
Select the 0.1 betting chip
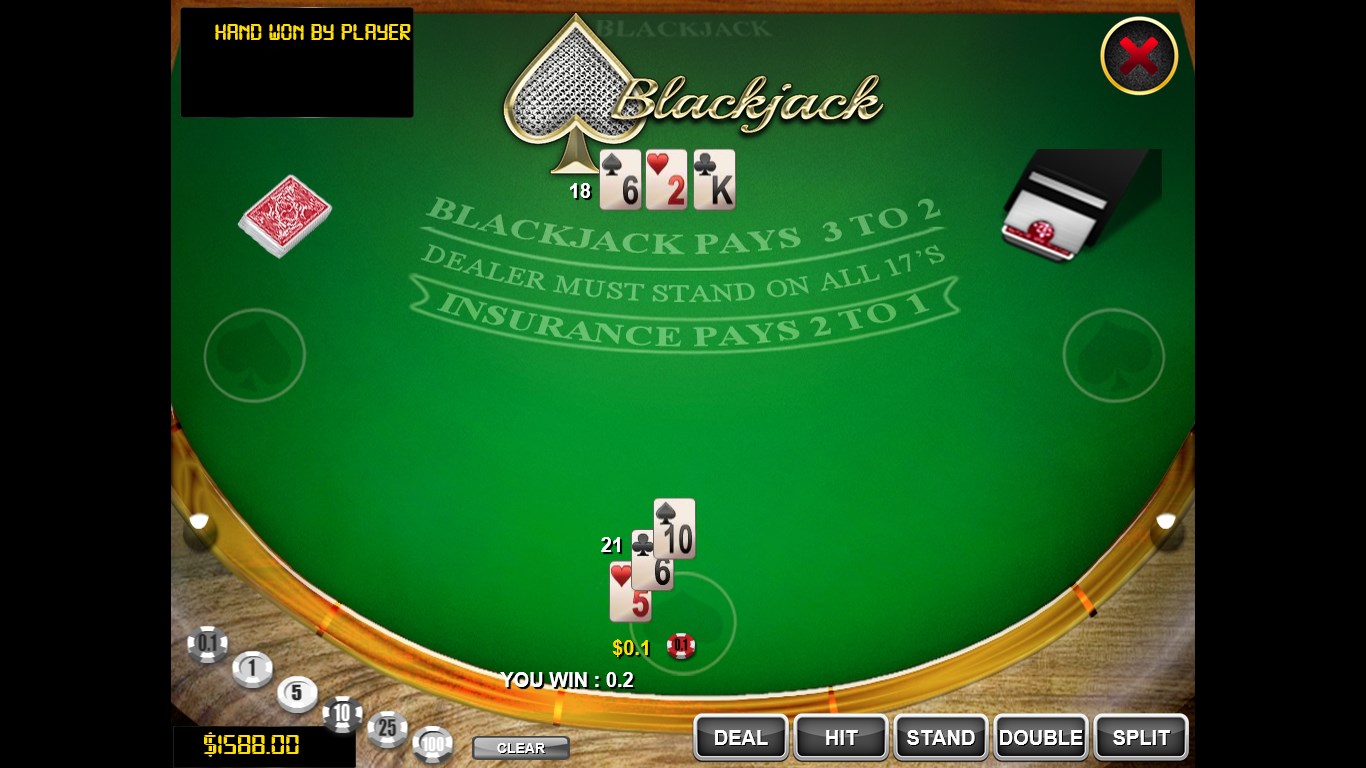click(x=207, y=645)
